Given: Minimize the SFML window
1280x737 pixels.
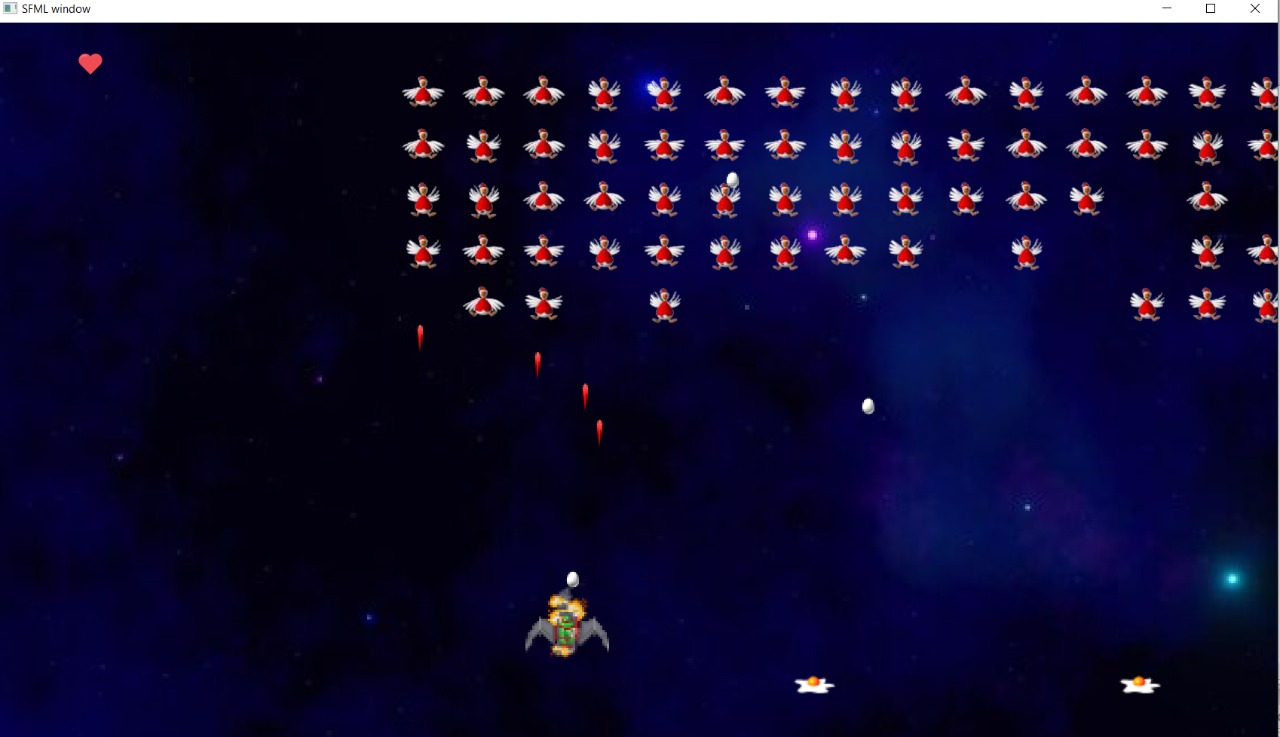Looking at the screenshot, I should pyautogui.click(x=1166, y=8).
